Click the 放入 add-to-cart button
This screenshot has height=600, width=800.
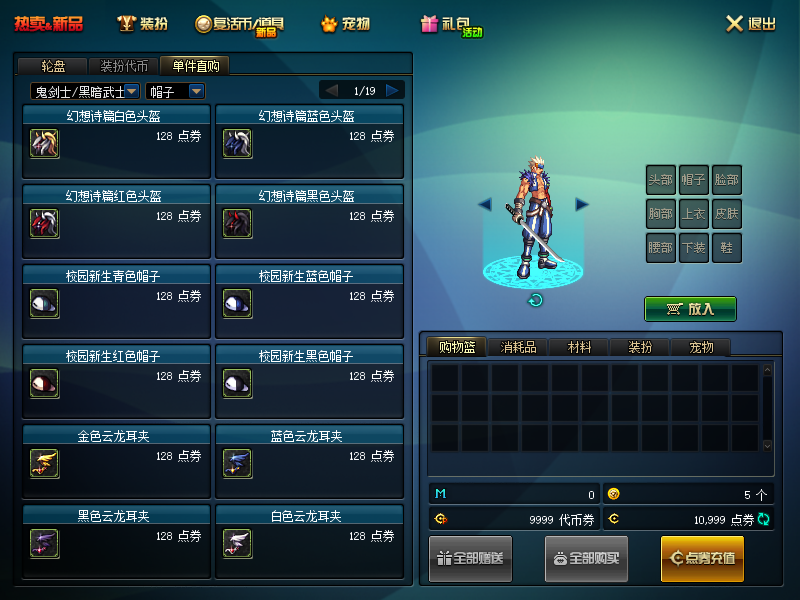point(690,309)
